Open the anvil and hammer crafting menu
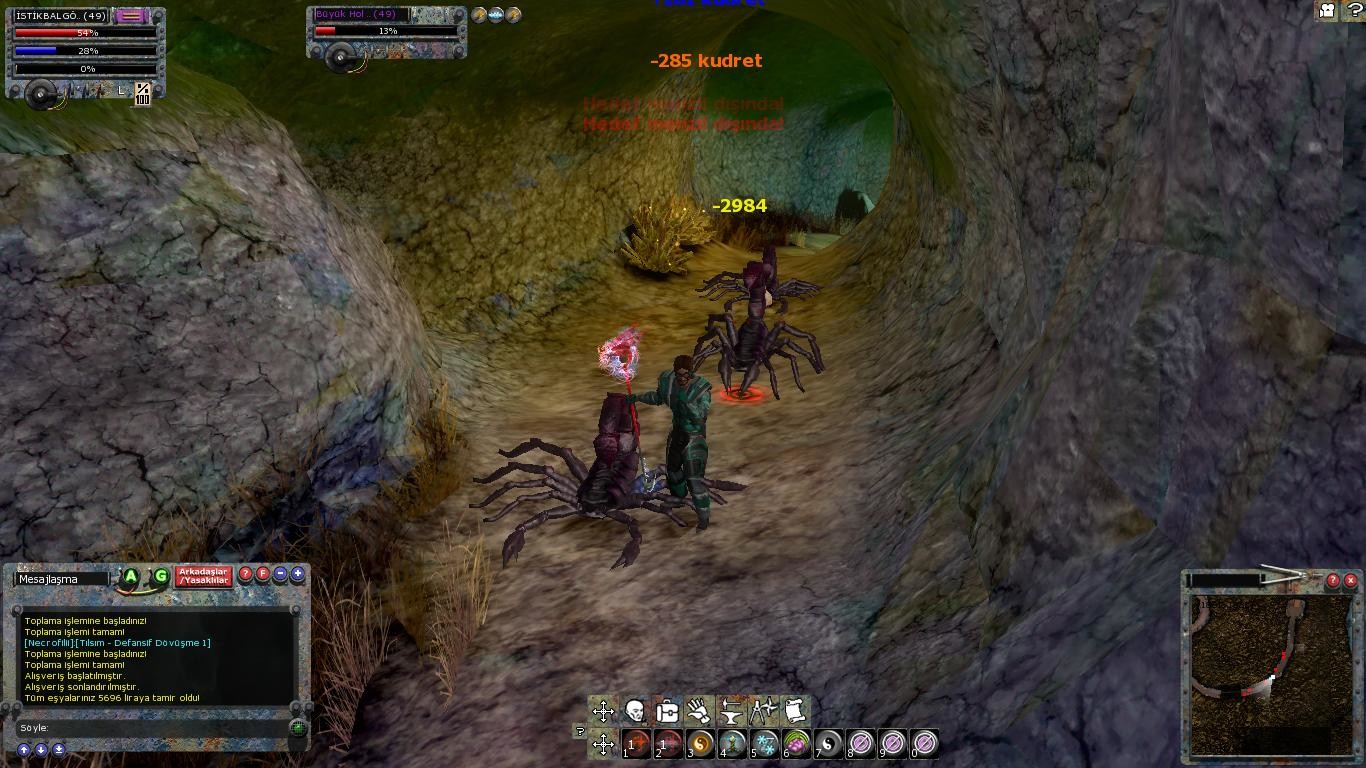Screen dimensions: 1366x768 point(731,711)
